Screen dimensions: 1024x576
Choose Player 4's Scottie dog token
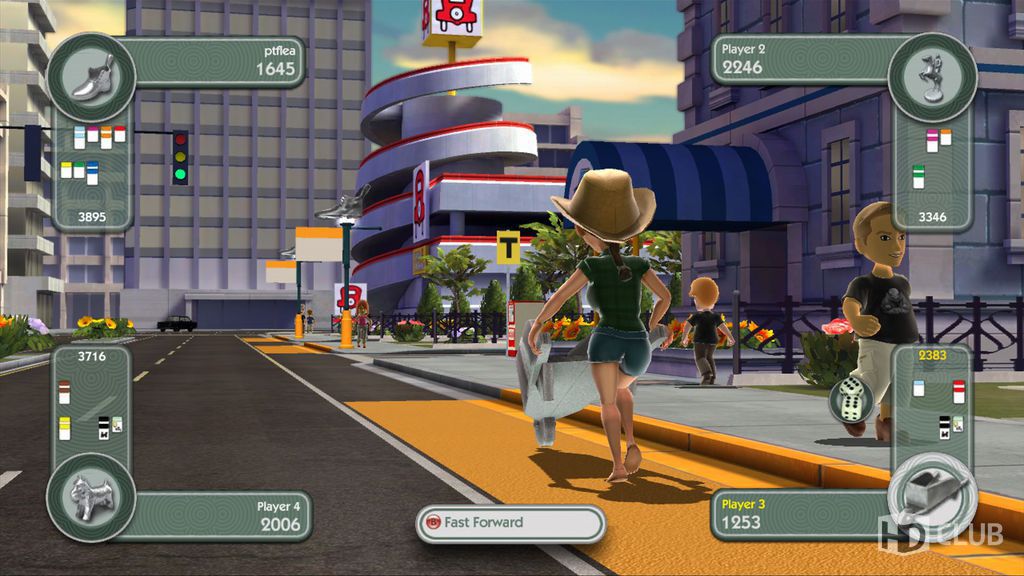pos(91,498)
